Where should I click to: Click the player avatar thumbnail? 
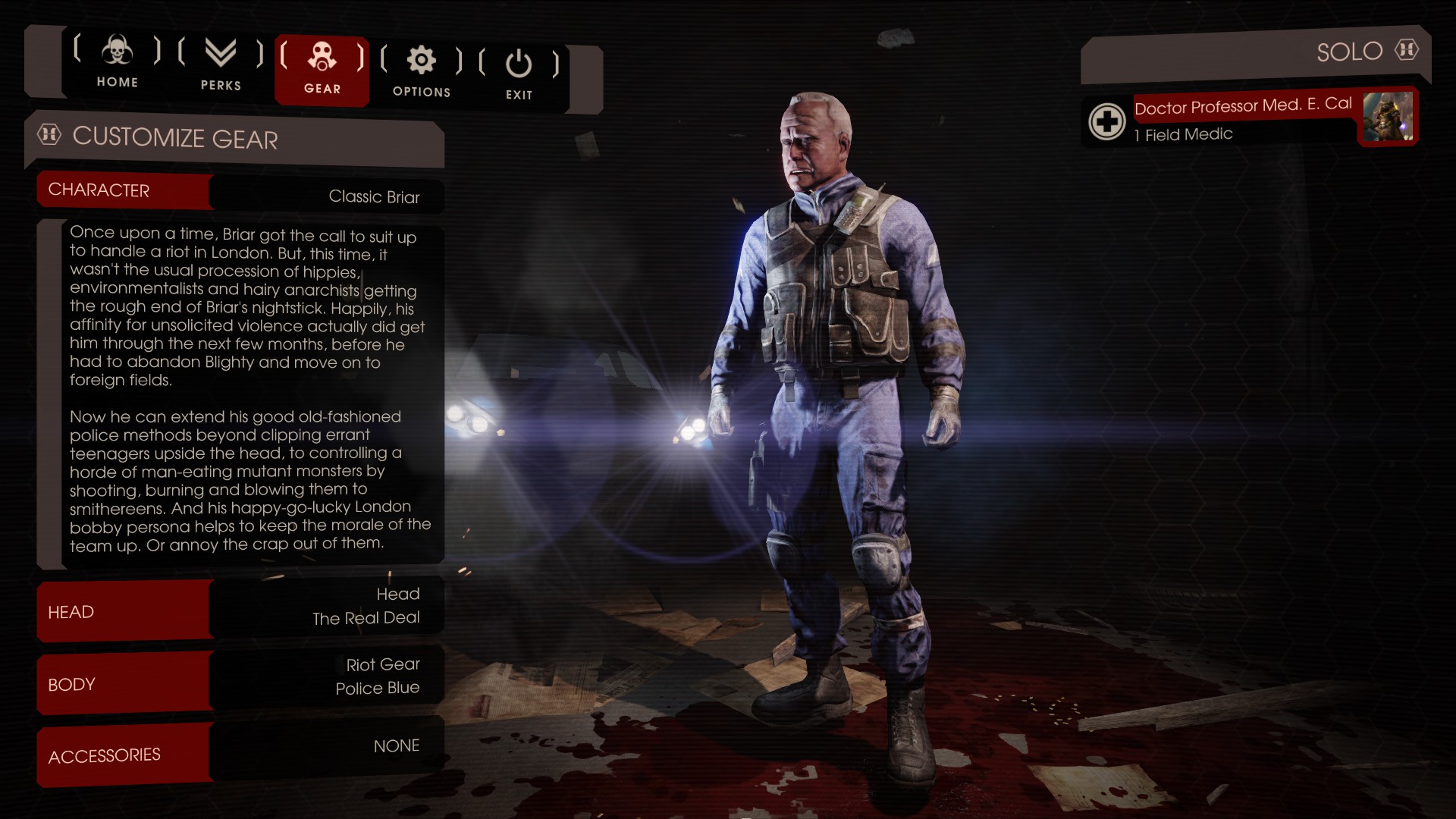click(x=1387, y=117)
